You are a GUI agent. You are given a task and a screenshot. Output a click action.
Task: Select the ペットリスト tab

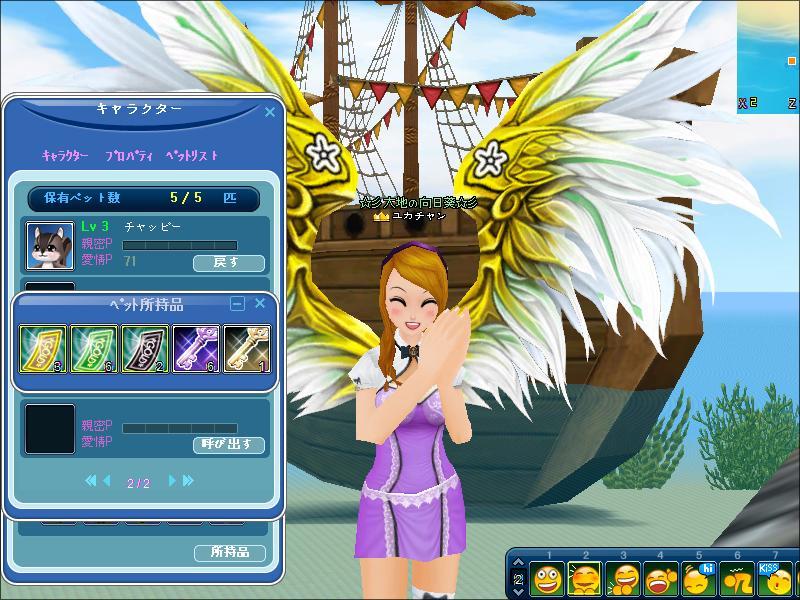click(191, 156)
